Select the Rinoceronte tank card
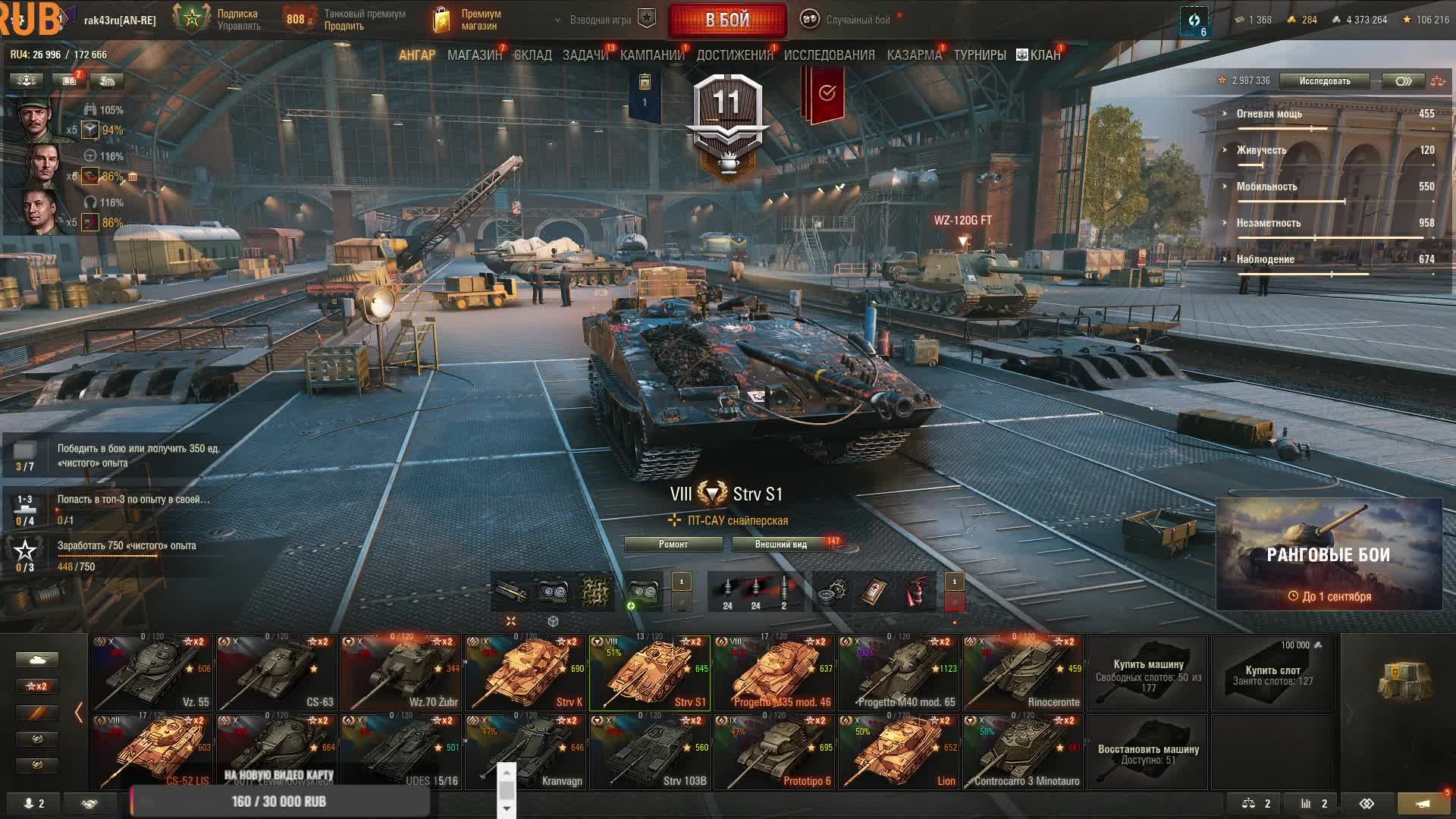 point(1023,673)
